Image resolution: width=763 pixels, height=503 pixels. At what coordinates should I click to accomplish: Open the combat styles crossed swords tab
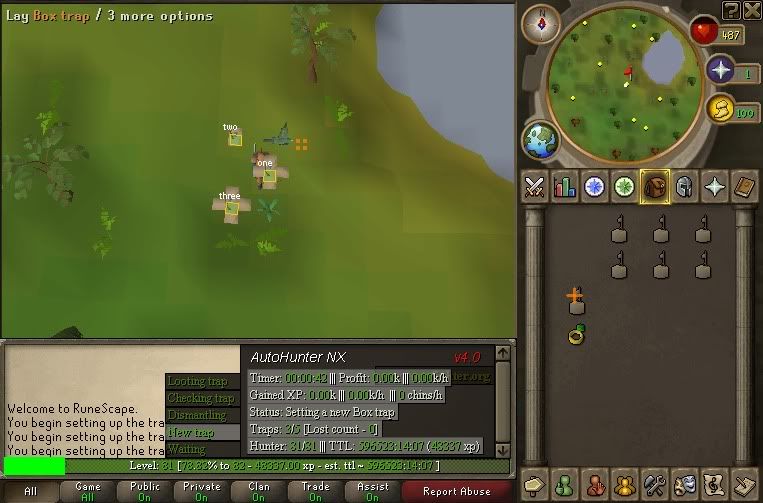pos(535,187)
